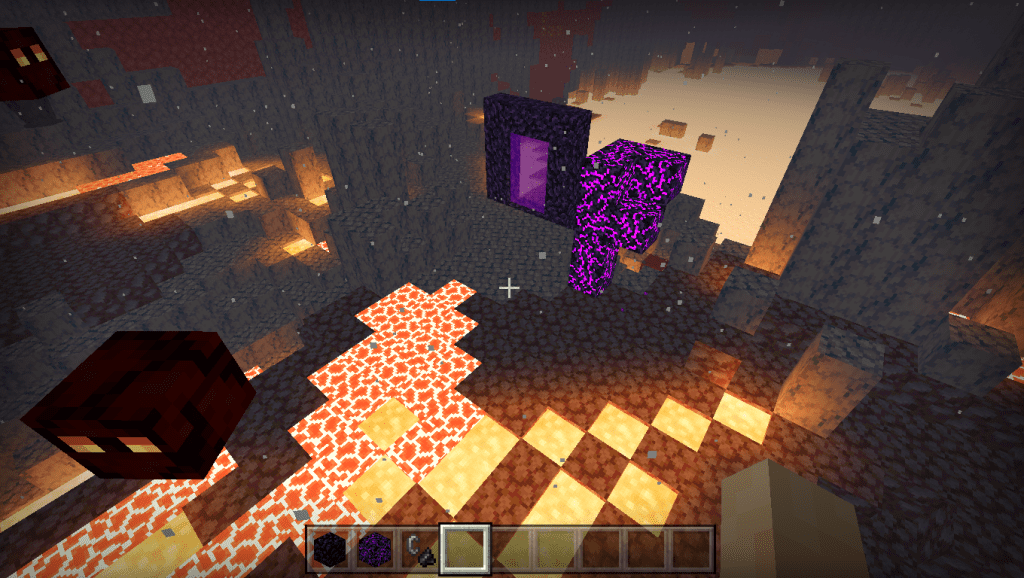Select the crying obsidian hotbar slot

(x=374, y=549)
